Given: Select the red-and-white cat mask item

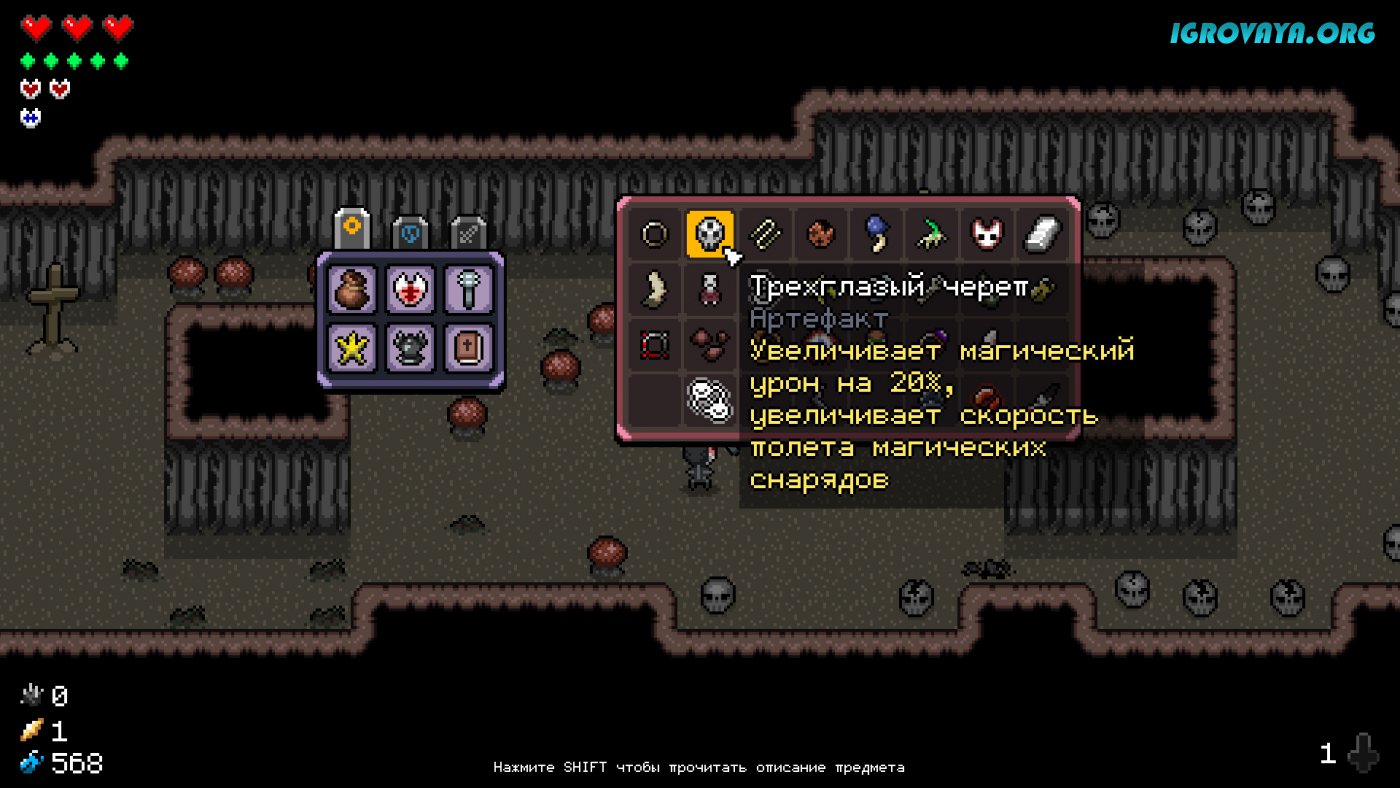Looking at the screenshot, I should [x=986, y=235].
